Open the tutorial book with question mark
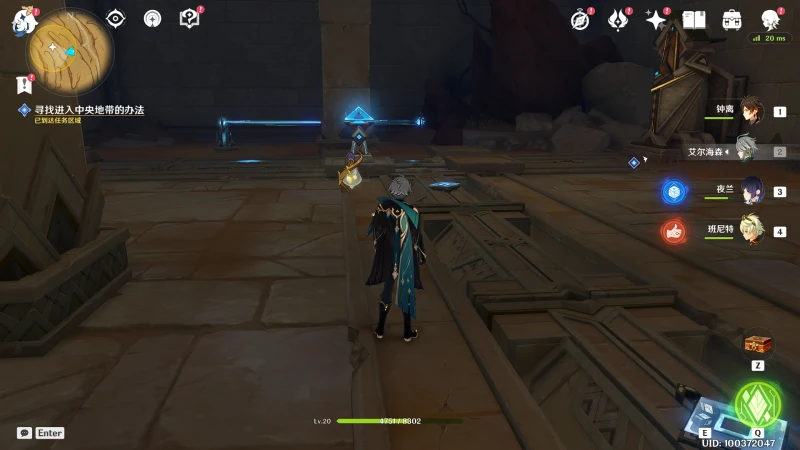Screen dimensions: 800x450 tap(189, 18)
